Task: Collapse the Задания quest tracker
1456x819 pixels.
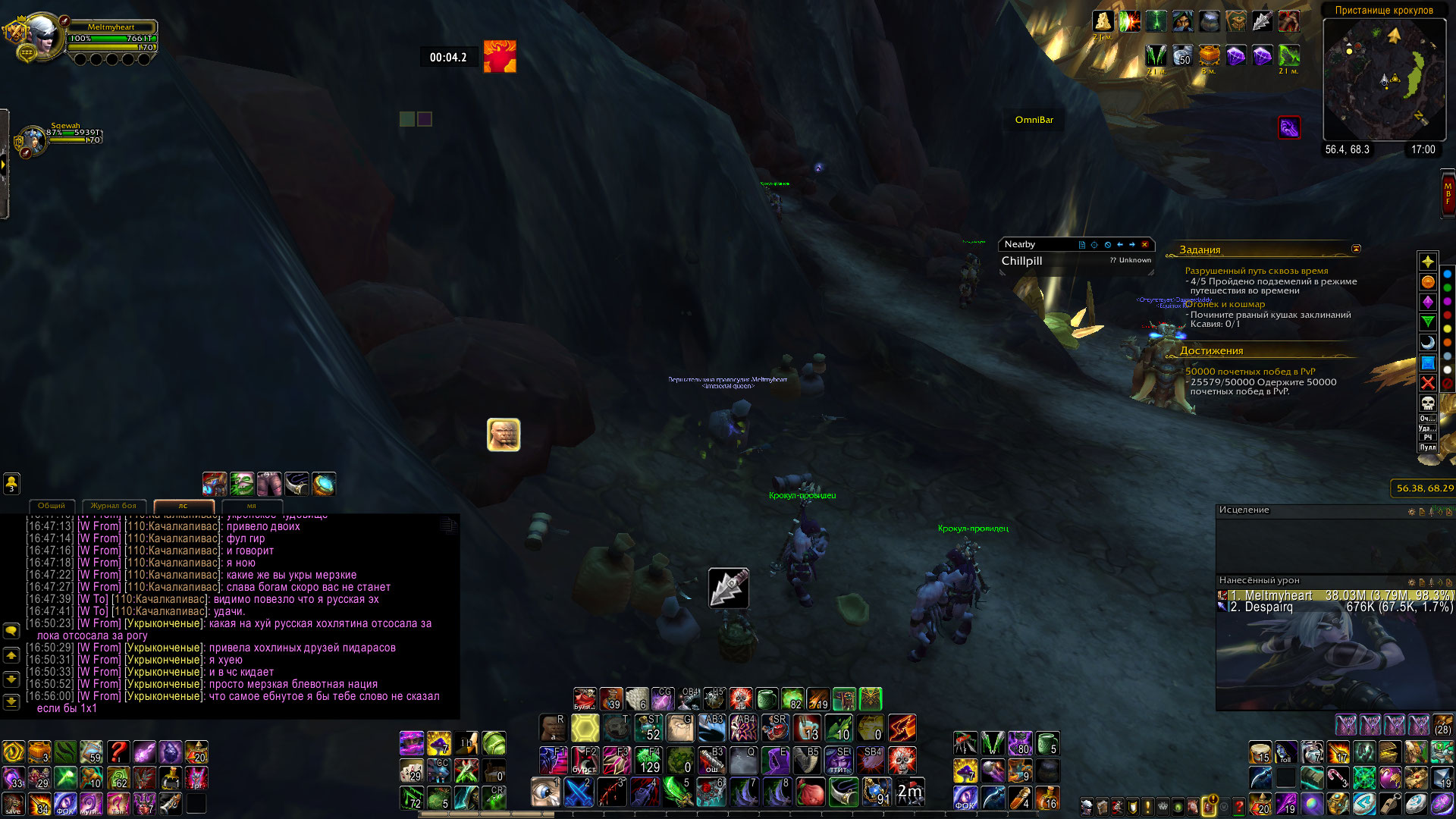Action: point(1356,249)
